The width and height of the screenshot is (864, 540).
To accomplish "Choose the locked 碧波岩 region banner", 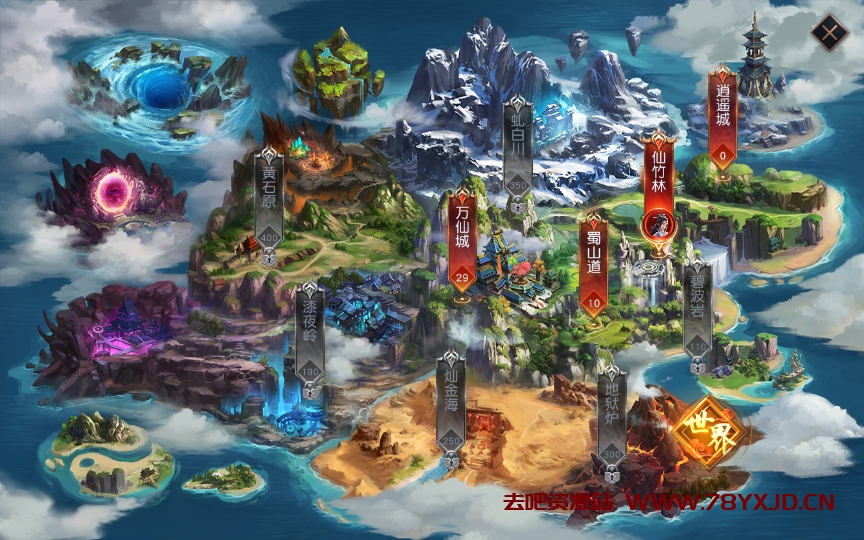I will (696, 307).
